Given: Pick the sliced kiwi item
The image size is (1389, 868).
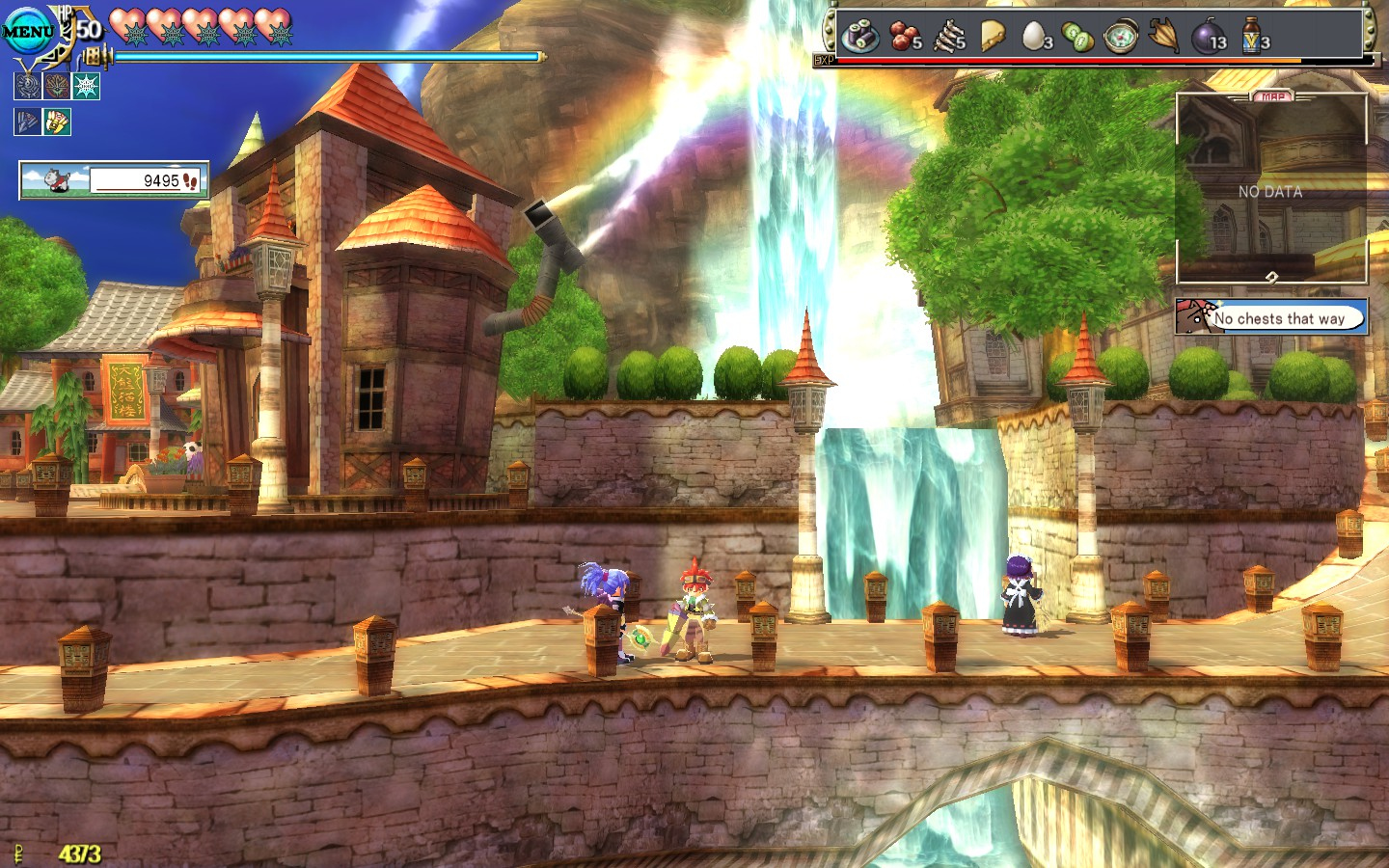Looking at the screenshot, I should pos(1077,37).
